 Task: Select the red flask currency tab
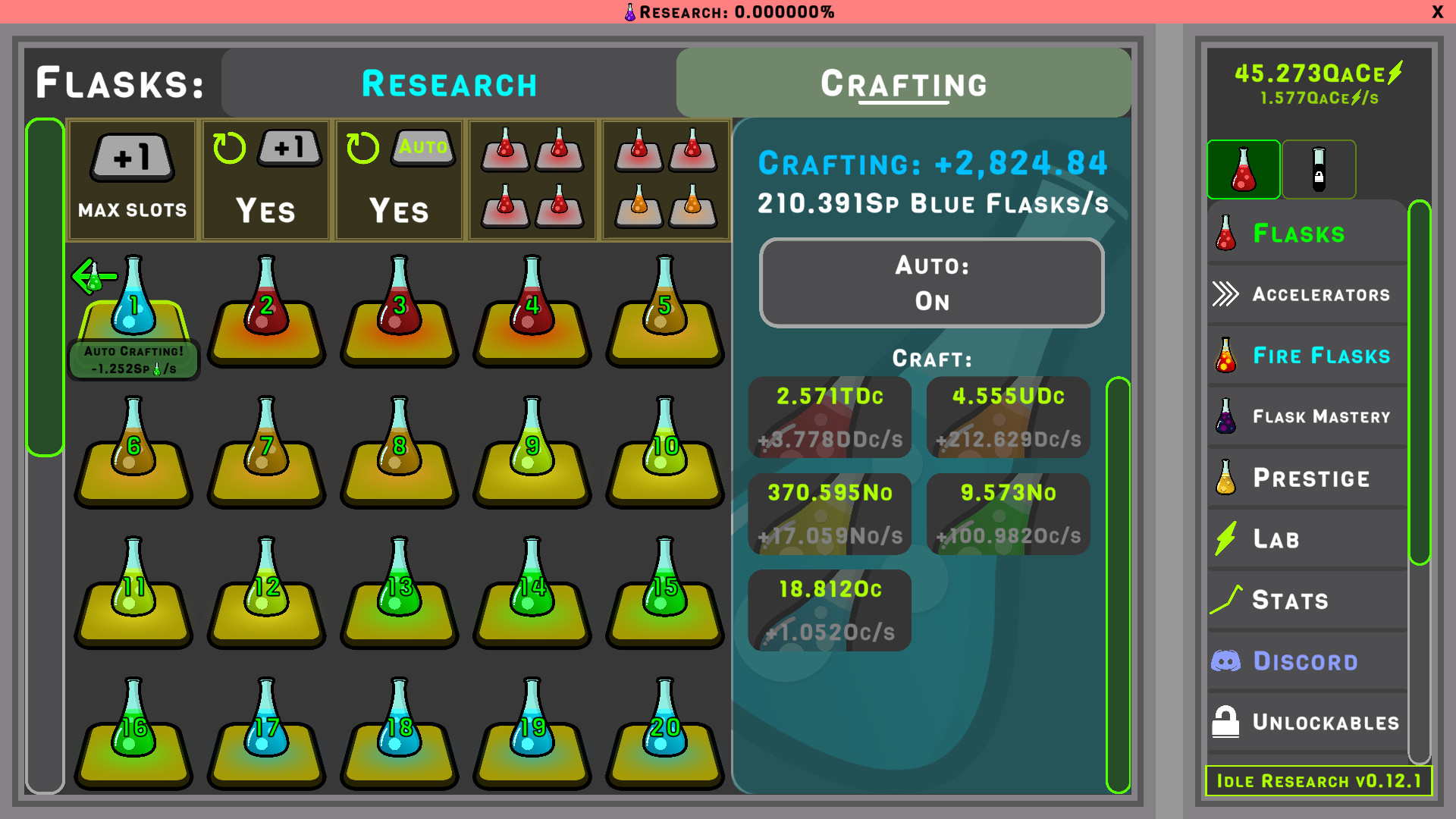click(1244, 169)
